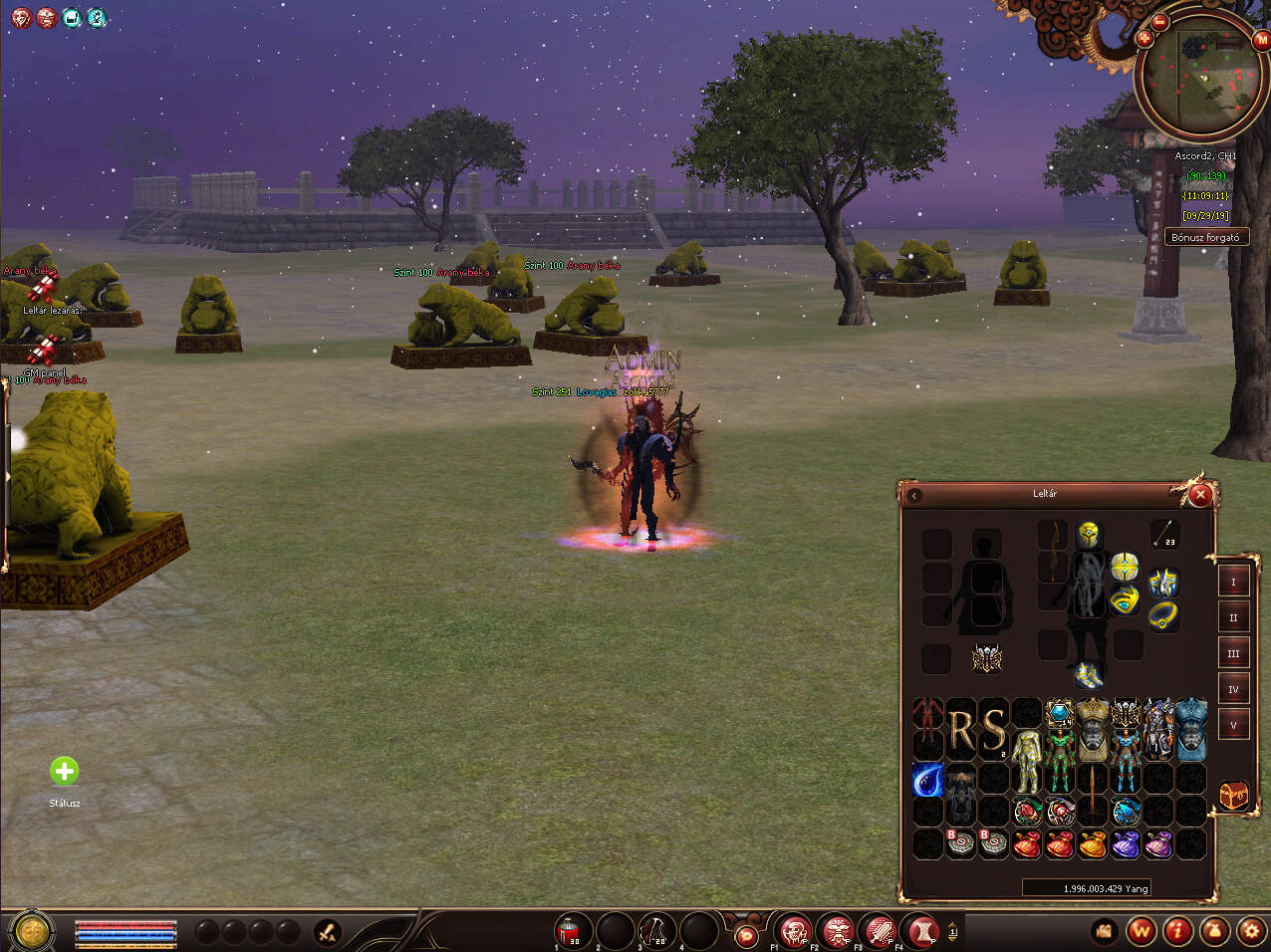The image size is (1271, 952).
Task: Close the Leltár inventory window
Action: click(x=1200, y=495)
